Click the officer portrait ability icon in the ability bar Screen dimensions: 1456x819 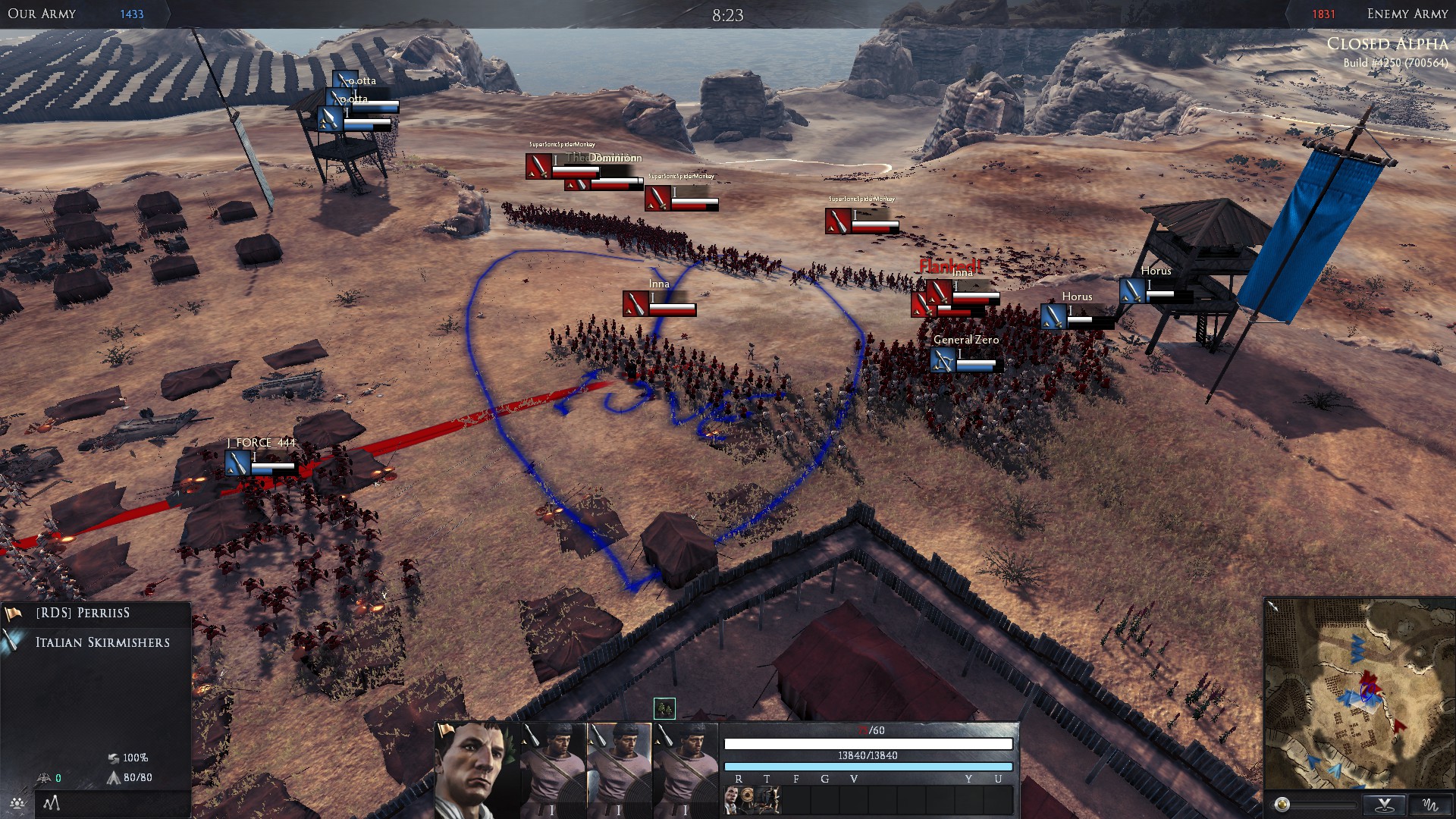[x=732, y=799]
